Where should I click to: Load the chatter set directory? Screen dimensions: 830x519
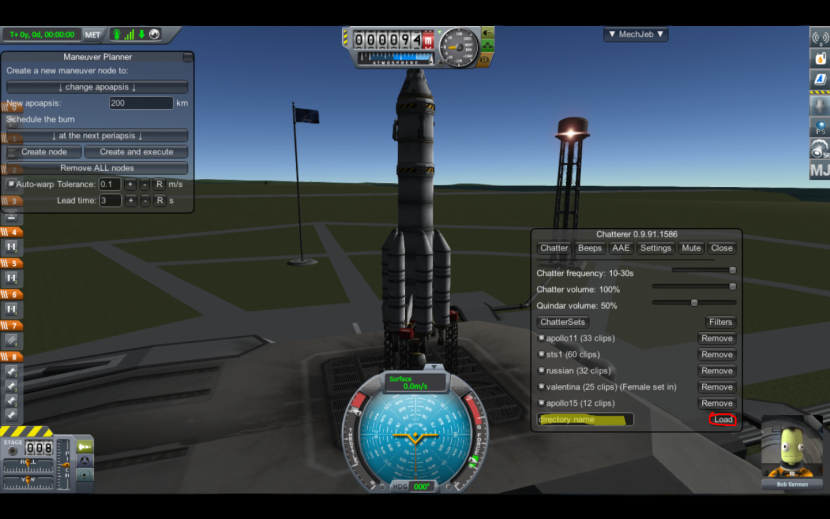[x=723, y=420]
